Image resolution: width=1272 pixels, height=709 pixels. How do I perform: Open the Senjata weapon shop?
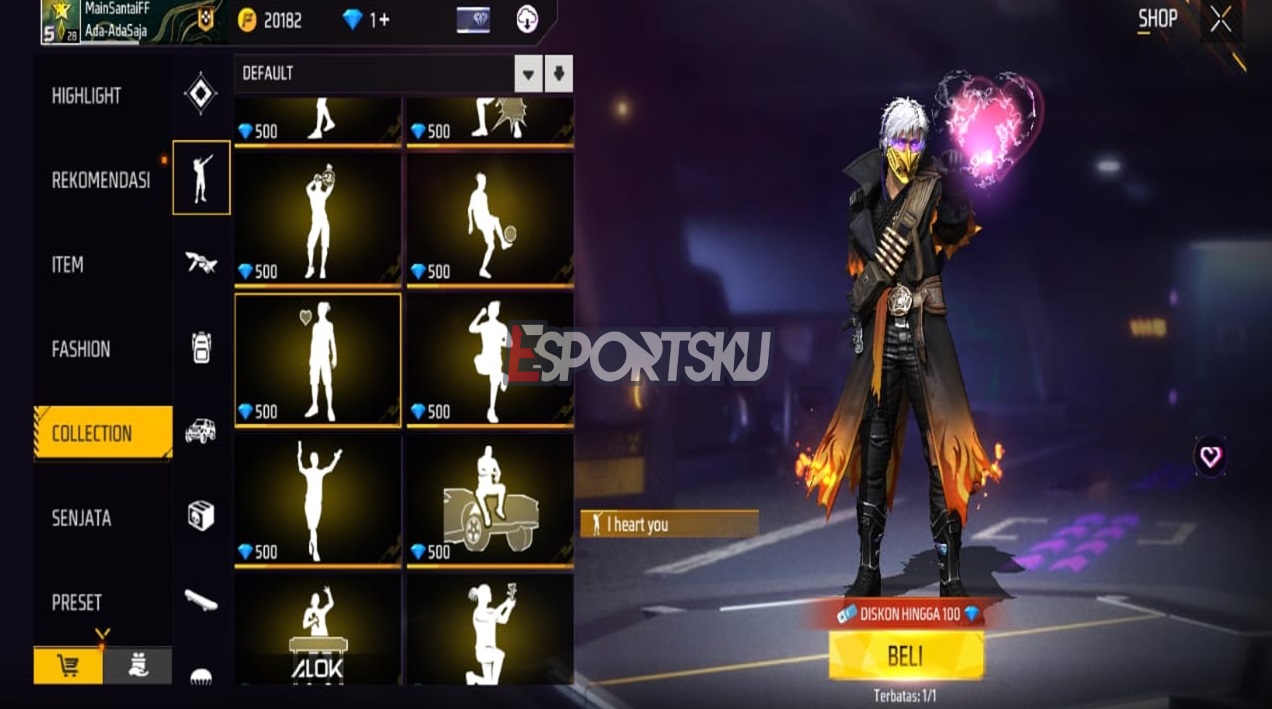(x=82, y=518)
